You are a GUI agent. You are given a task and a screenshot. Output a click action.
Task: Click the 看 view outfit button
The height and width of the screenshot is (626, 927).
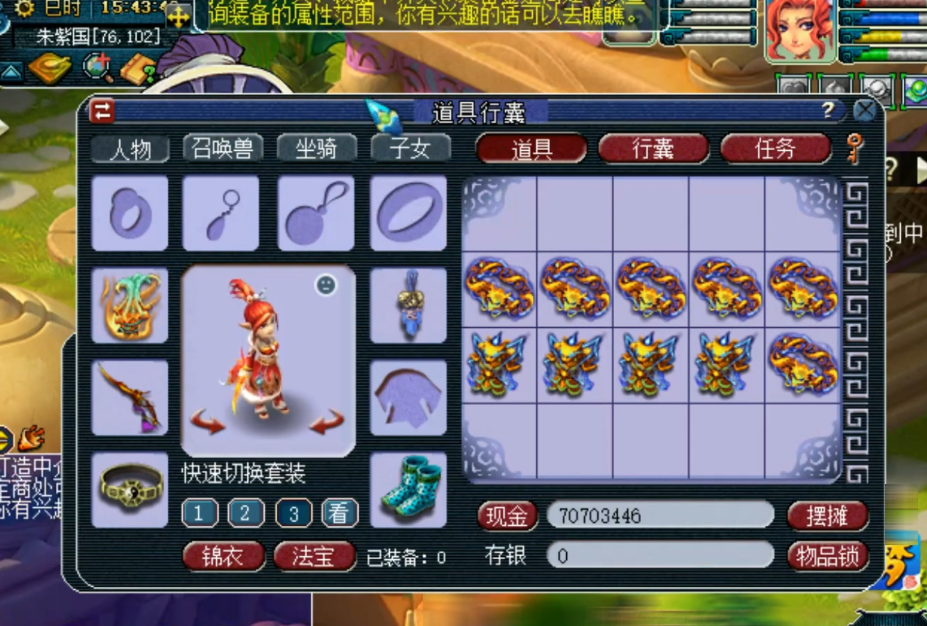pos(340,514)
